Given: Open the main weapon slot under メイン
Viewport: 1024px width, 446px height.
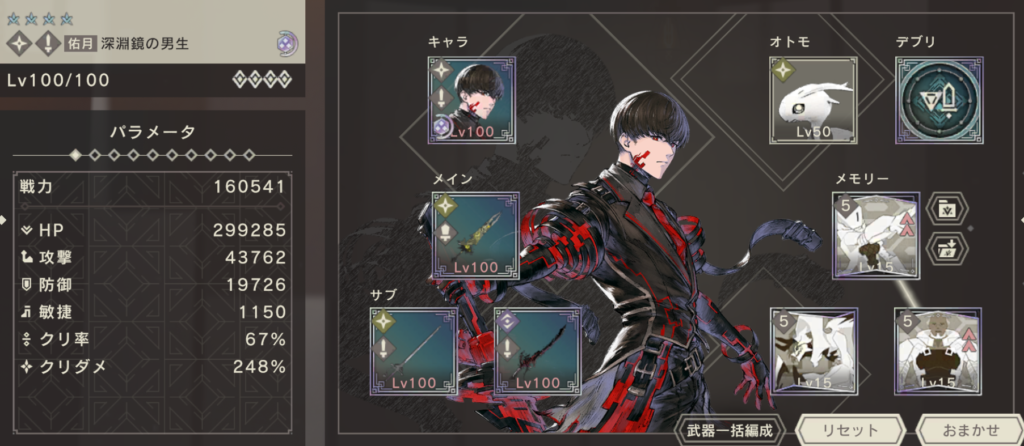Looking at the screenshot, I should 475,234.
